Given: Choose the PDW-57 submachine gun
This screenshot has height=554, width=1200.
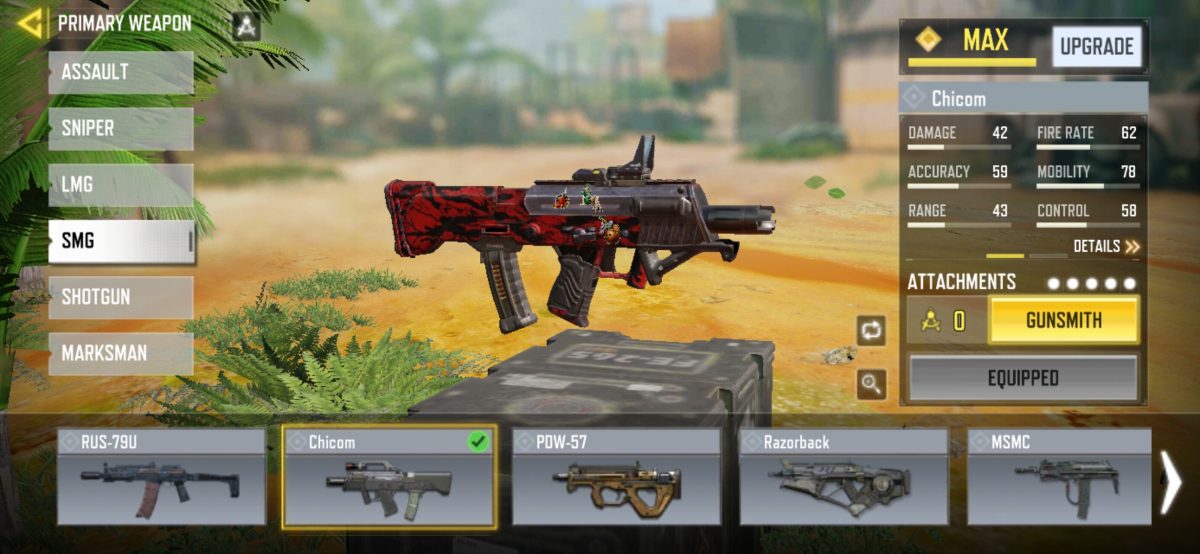Looking at the screenshot, I should (616, 477).
